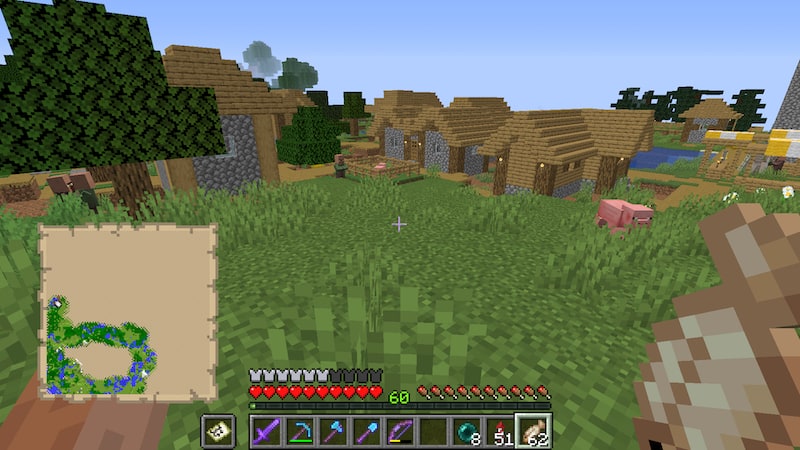800x450 pixels.
Task: Click the offhand map slot
Action: pos(218,432)
